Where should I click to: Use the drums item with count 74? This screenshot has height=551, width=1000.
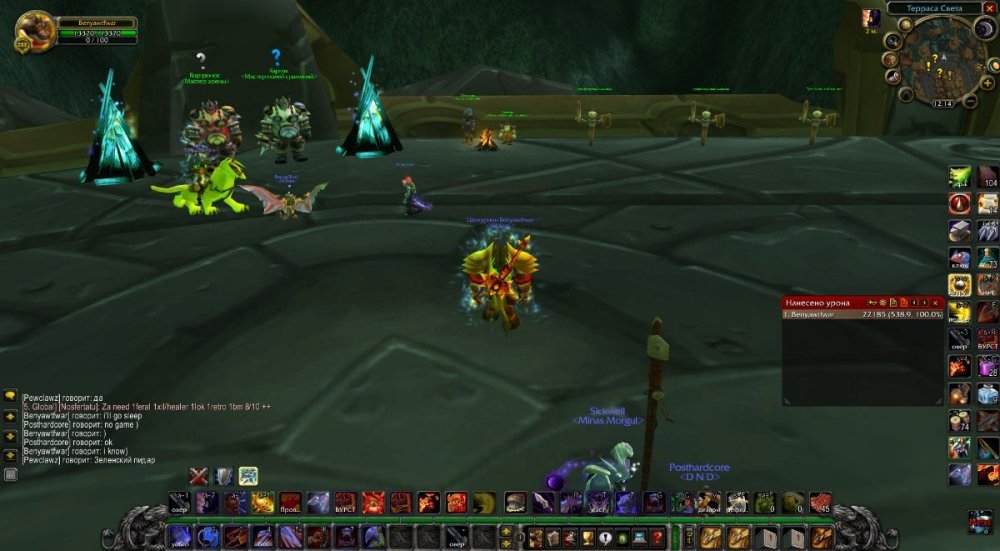pyautogui.click(x=959, y=420)
